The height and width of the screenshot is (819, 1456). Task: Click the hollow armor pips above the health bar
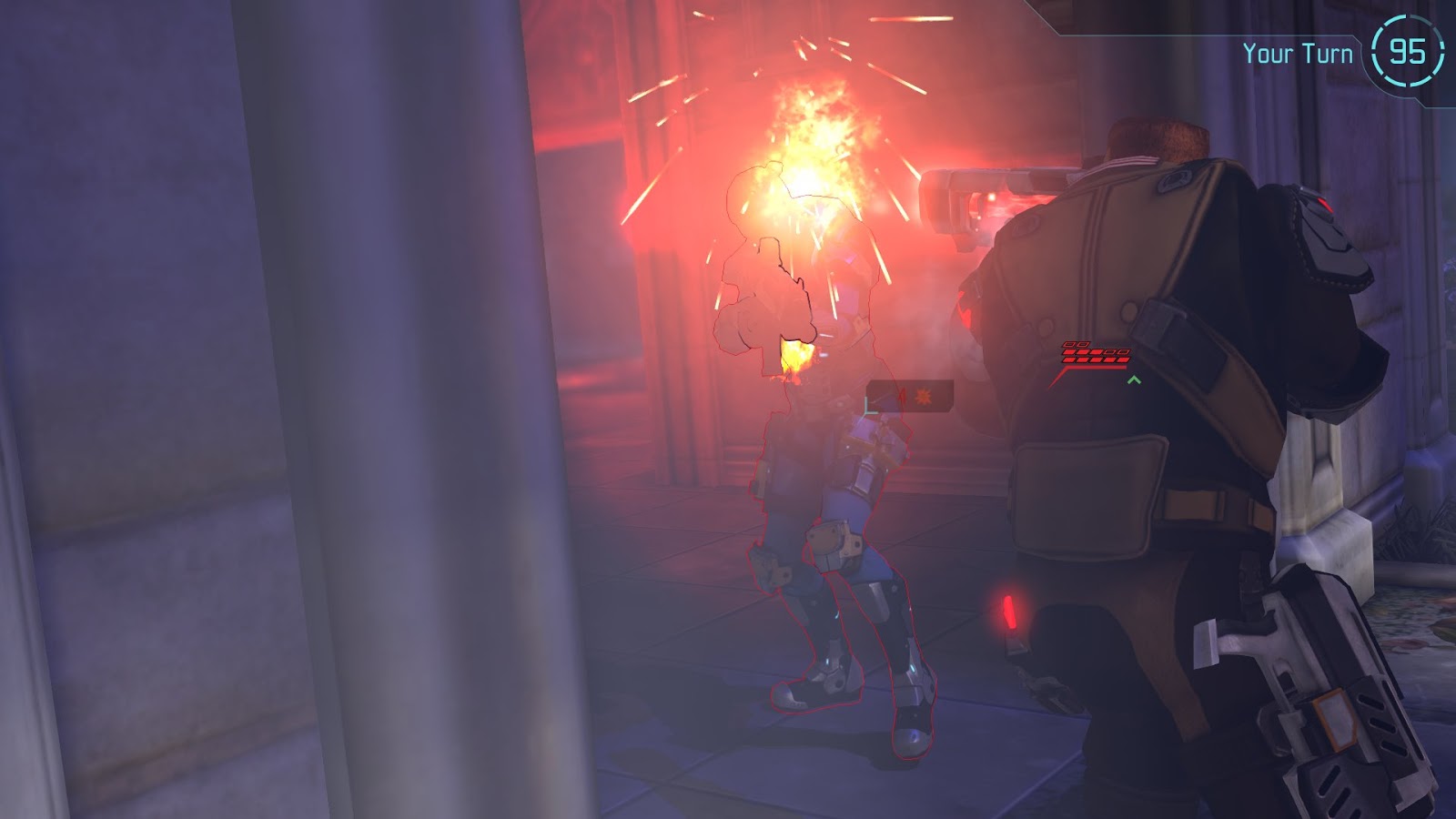[x=1076, y=344]
